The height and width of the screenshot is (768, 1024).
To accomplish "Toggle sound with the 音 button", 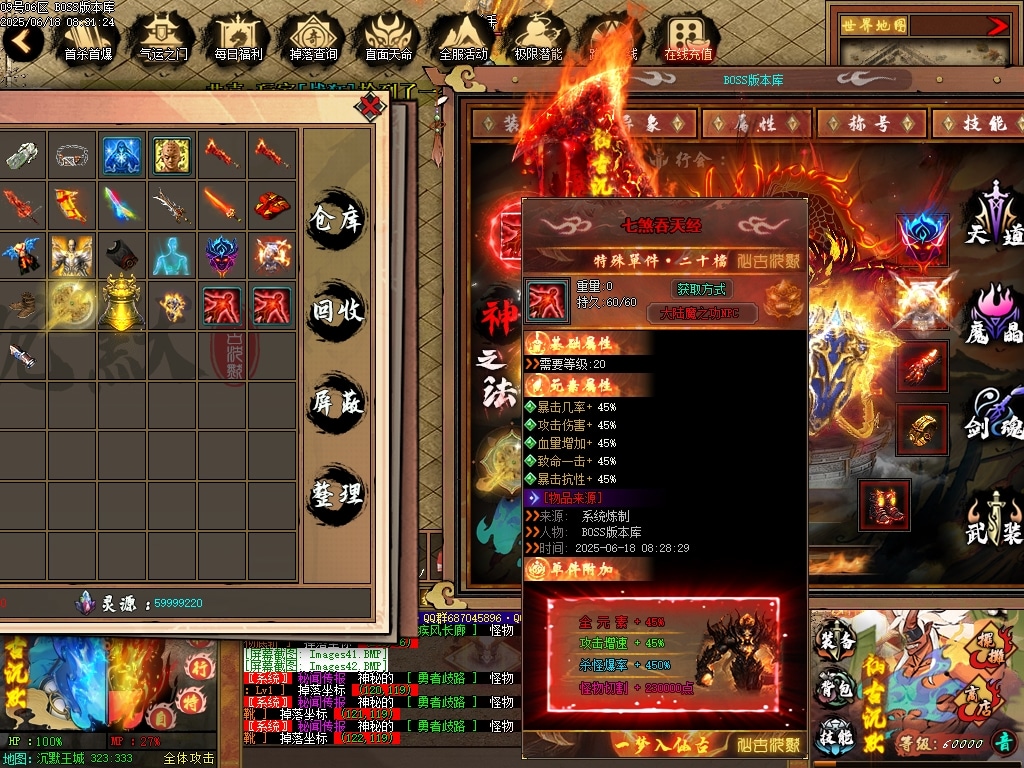I will click(1001, 742).
